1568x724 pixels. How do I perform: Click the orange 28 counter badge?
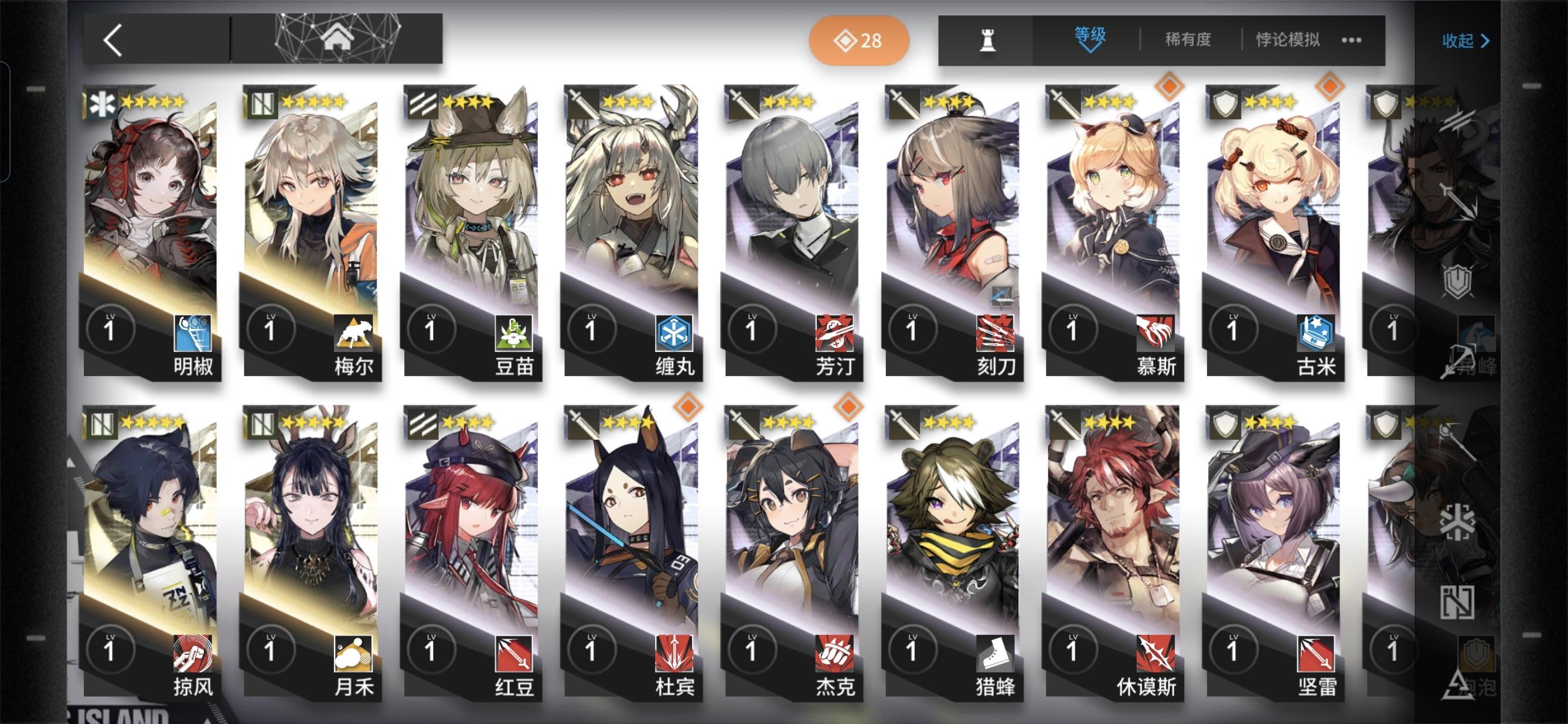point(858,40)
